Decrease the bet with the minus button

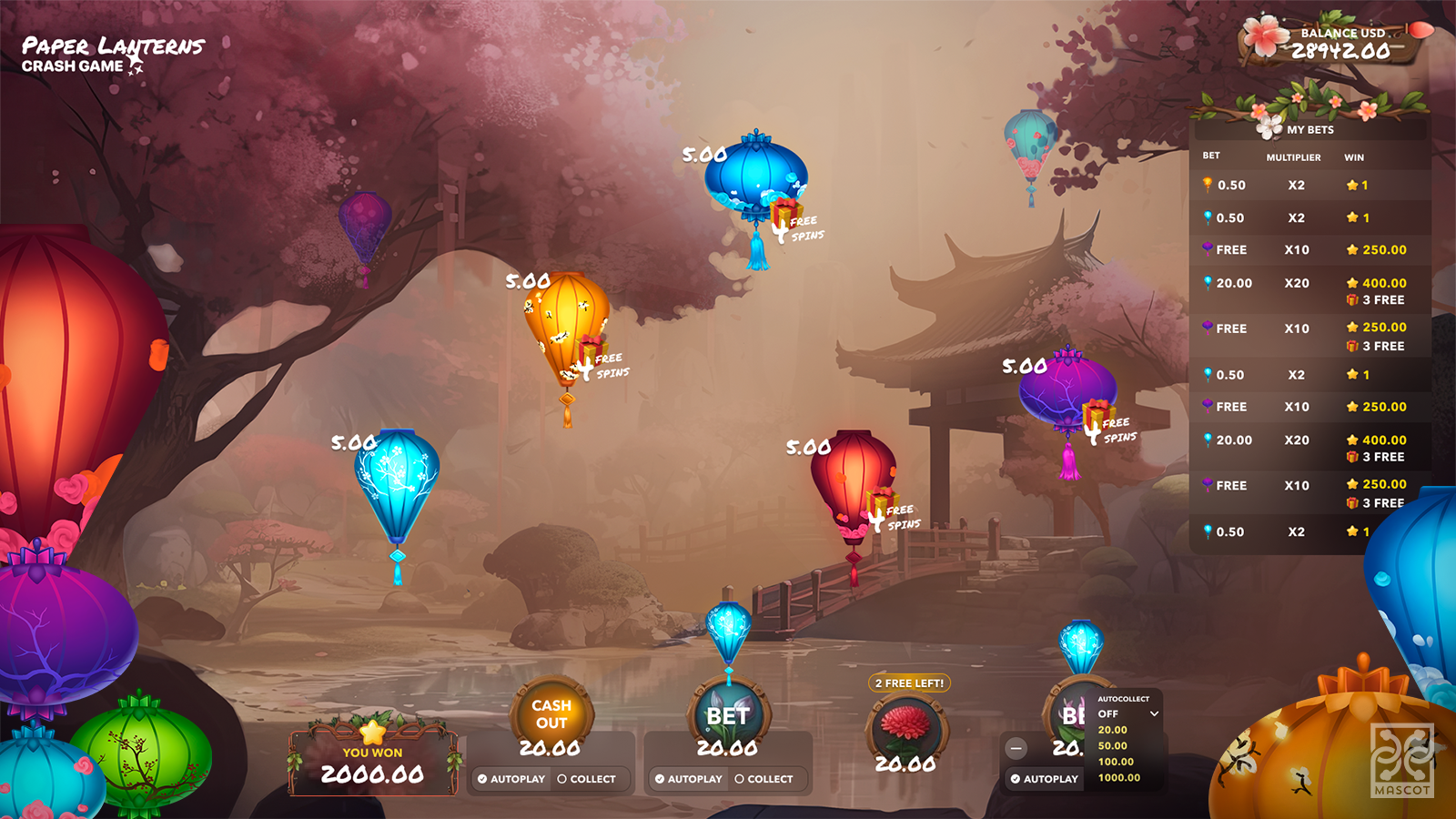[1016, 748]
